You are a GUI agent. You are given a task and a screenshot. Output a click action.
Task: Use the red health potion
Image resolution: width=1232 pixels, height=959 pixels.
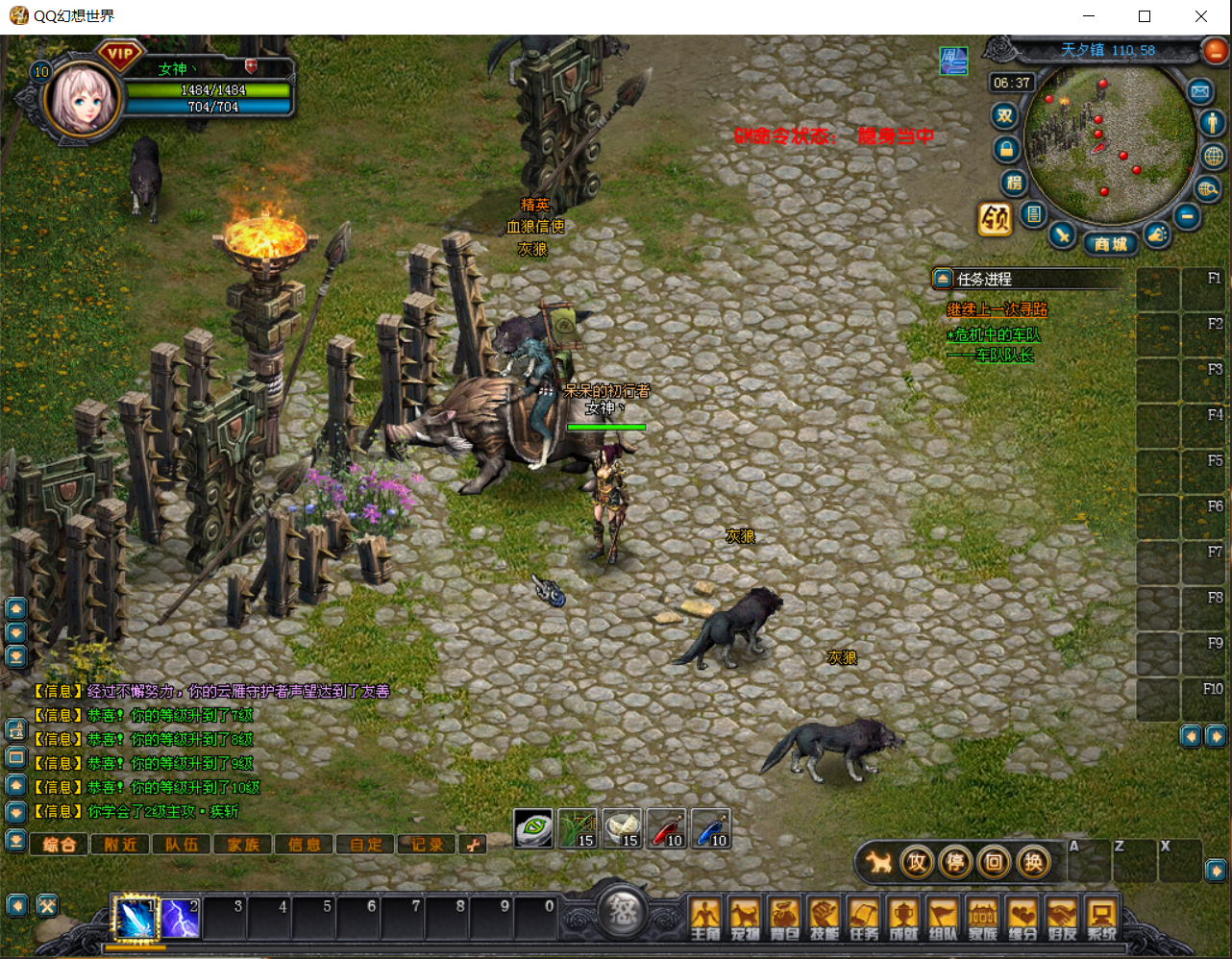pyautogui.click(x=667, y=828)
